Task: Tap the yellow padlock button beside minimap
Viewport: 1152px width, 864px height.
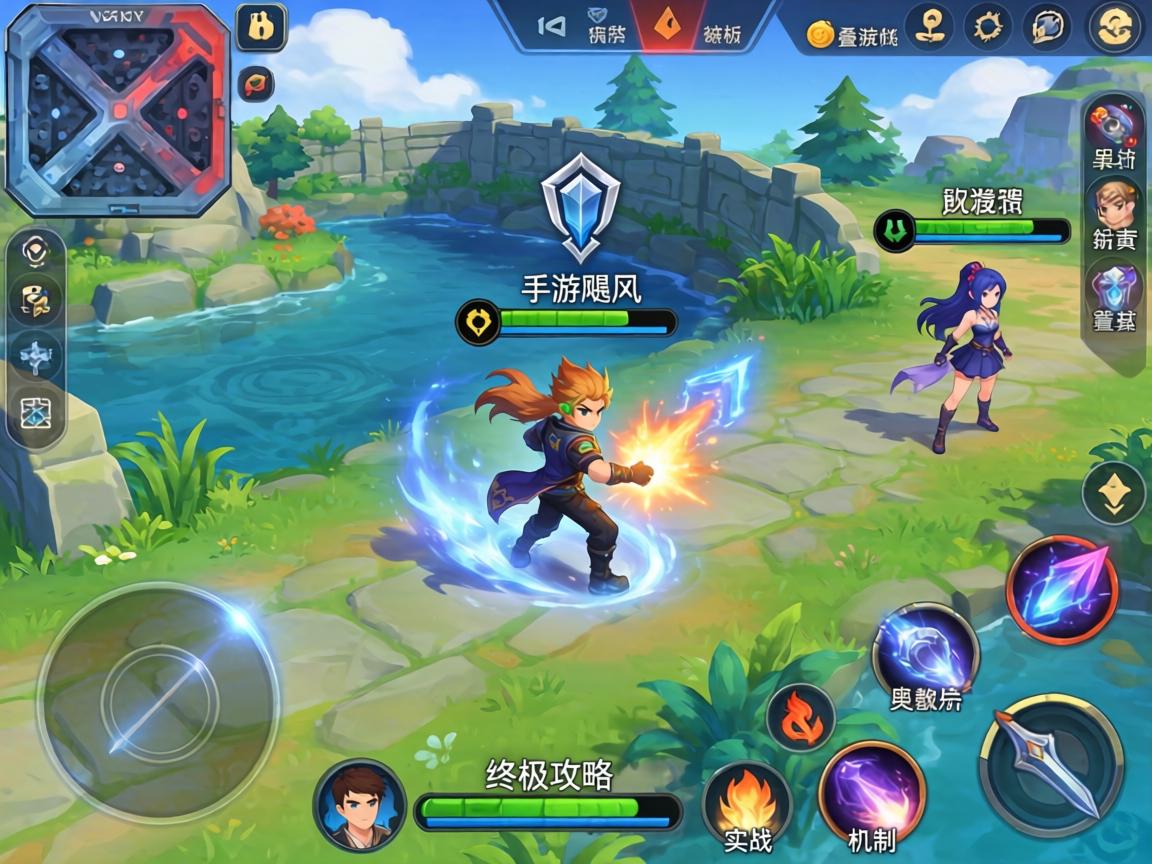Action: coord(262,28)
